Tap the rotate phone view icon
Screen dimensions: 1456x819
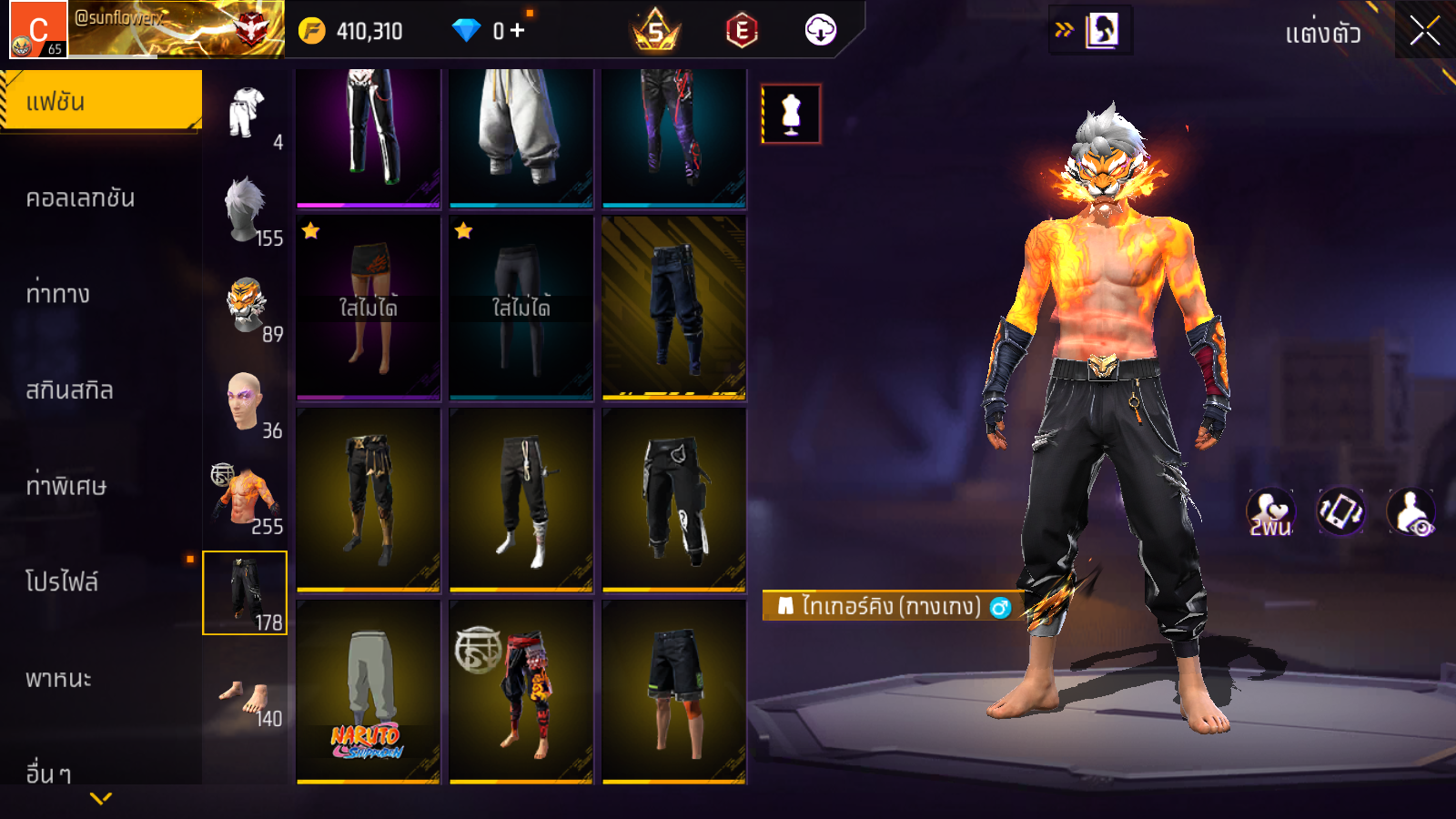[1340, 511]
